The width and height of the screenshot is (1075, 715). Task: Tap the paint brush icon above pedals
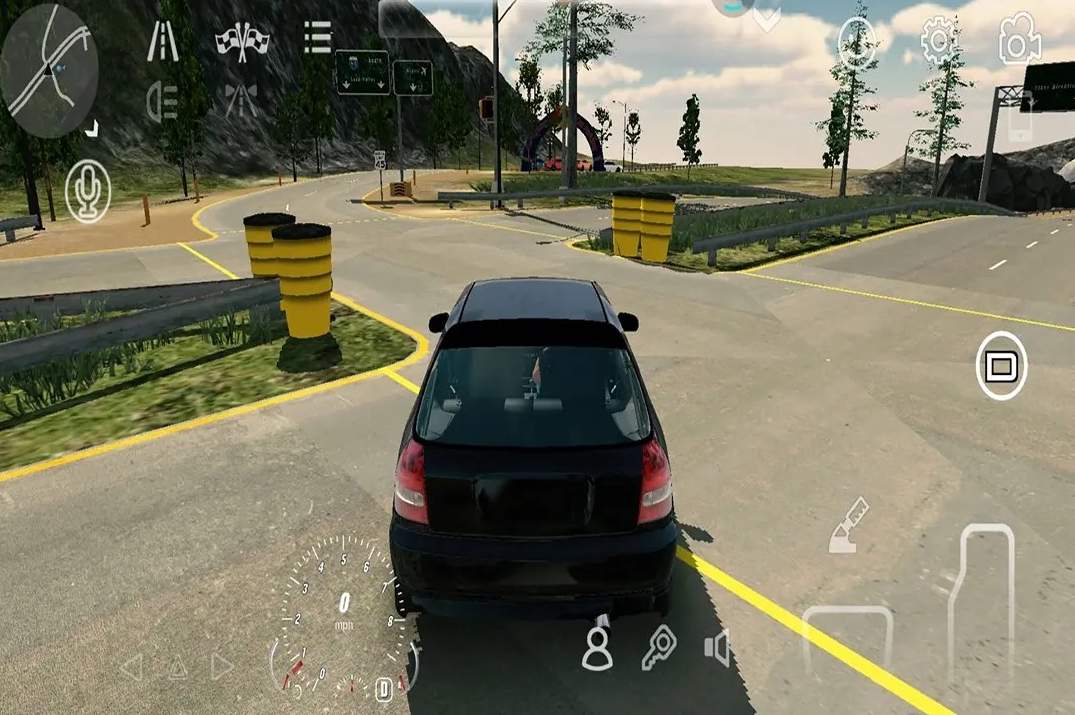849,526
